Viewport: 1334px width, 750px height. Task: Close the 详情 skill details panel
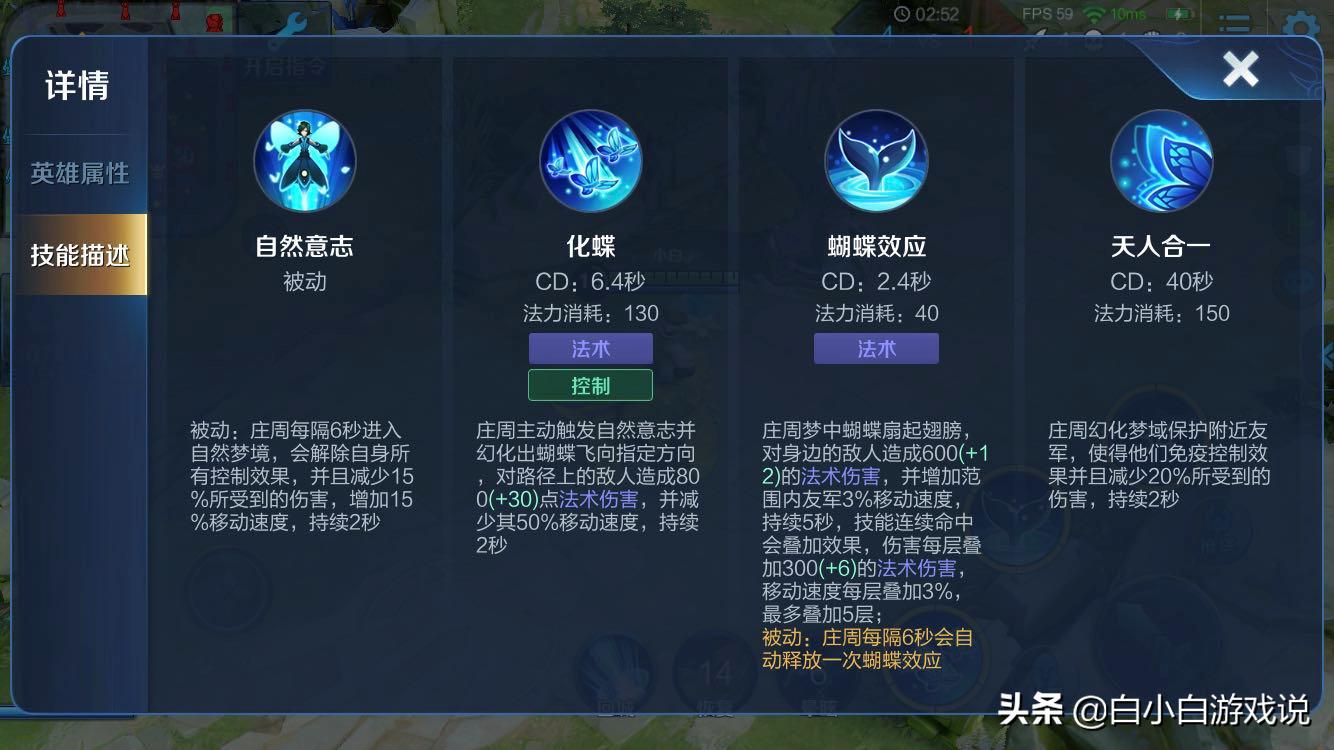1240,68
